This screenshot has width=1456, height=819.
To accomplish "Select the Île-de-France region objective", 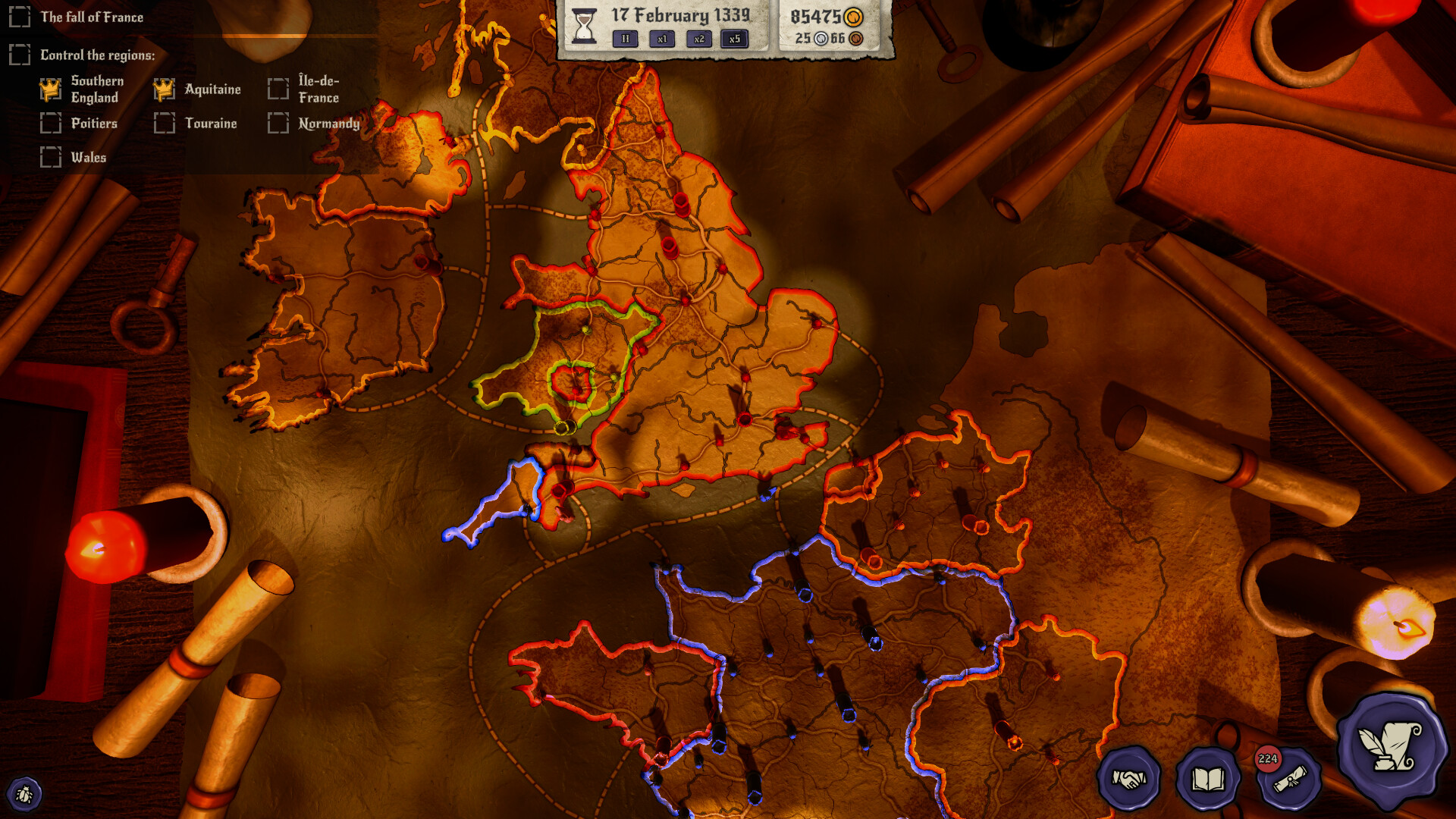I will click(318, 89).
